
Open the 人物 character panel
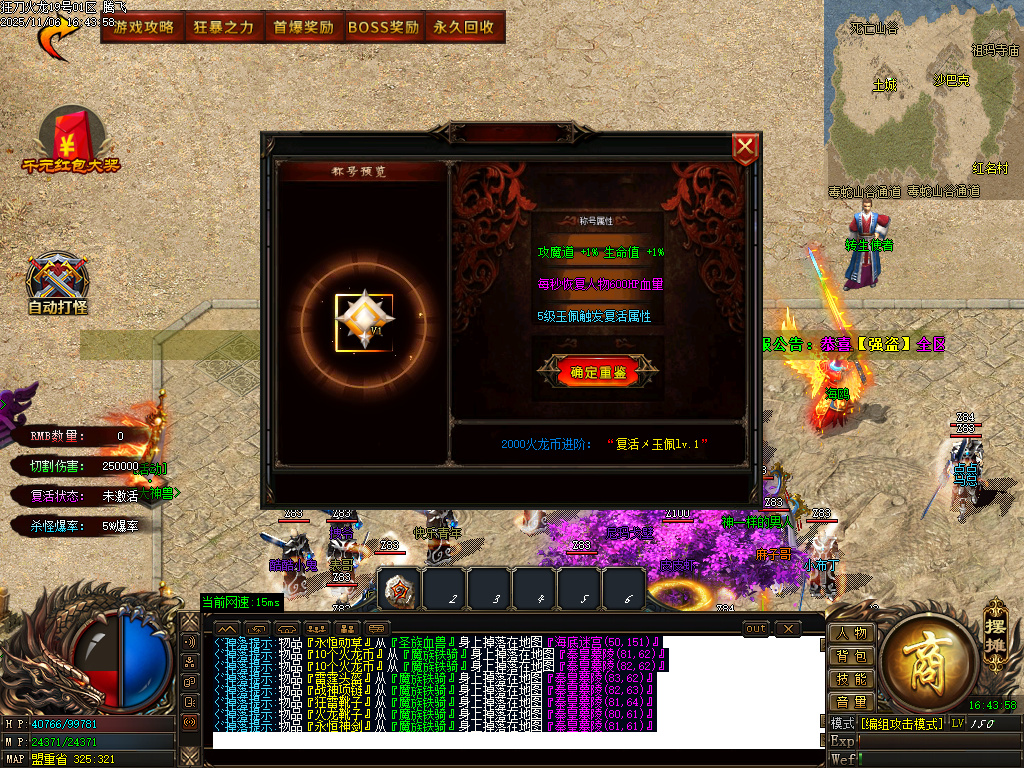pos(852,633)
